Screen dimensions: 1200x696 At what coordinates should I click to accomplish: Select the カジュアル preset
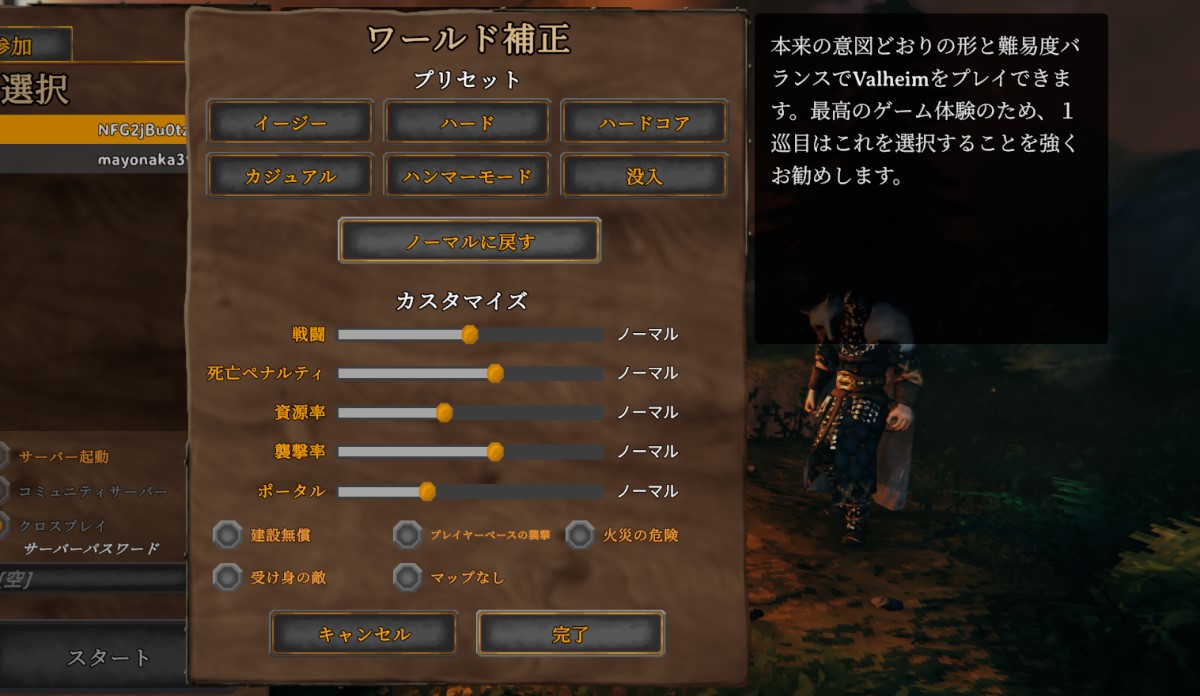click(290, 176)
